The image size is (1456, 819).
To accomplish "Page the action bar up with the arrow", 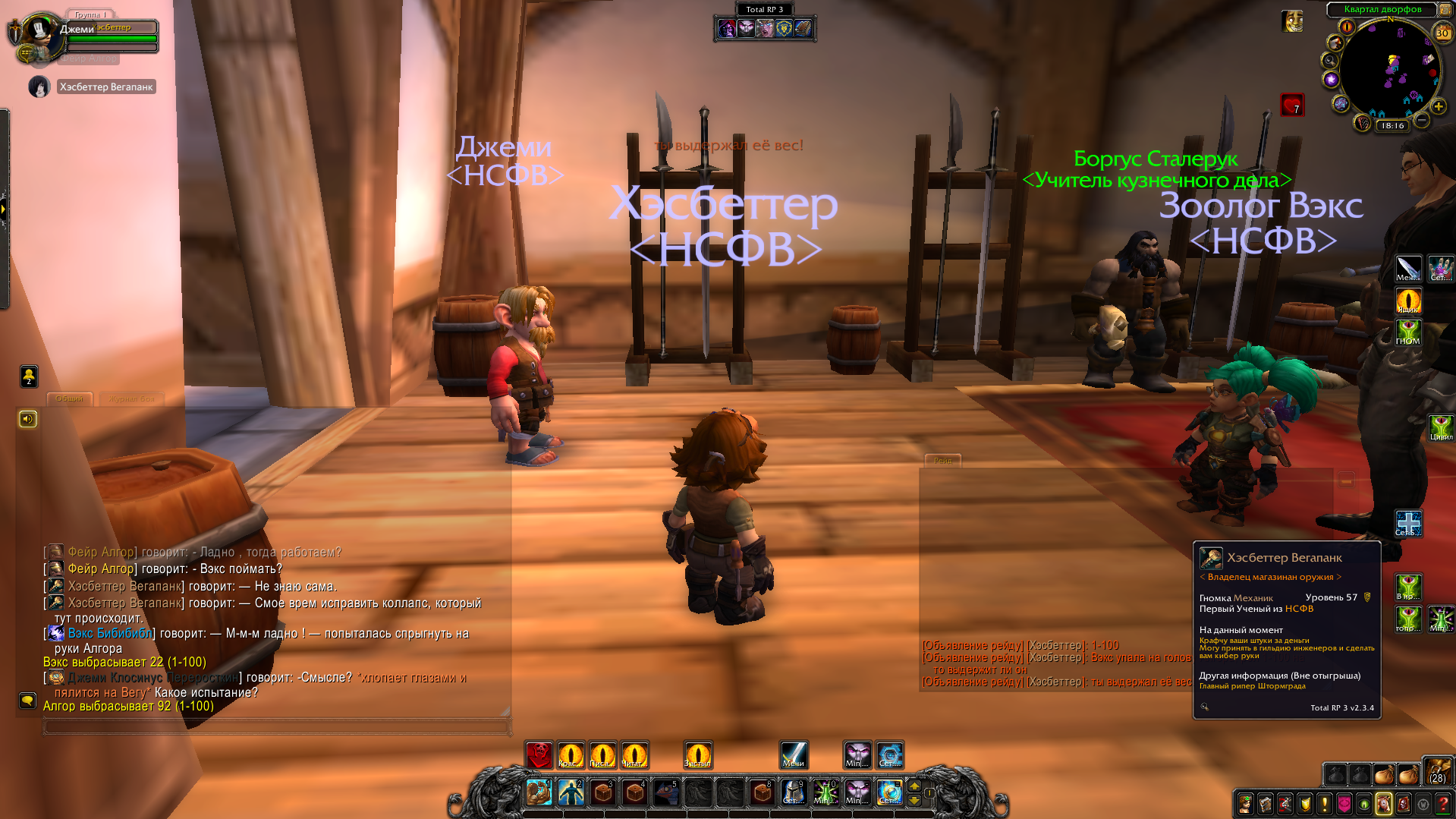I will (914, 786).
